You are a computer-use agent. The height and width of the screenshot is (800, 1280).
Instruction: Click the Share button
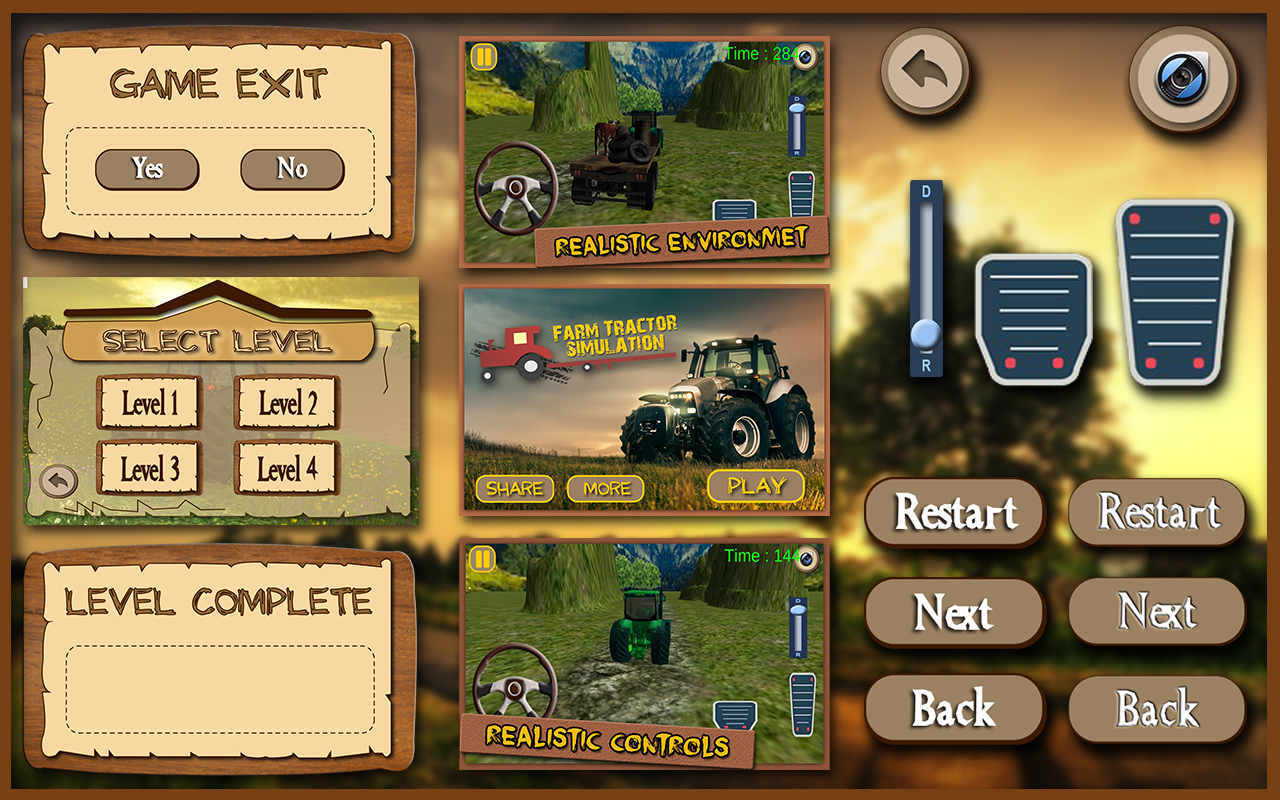click(514, 488)
